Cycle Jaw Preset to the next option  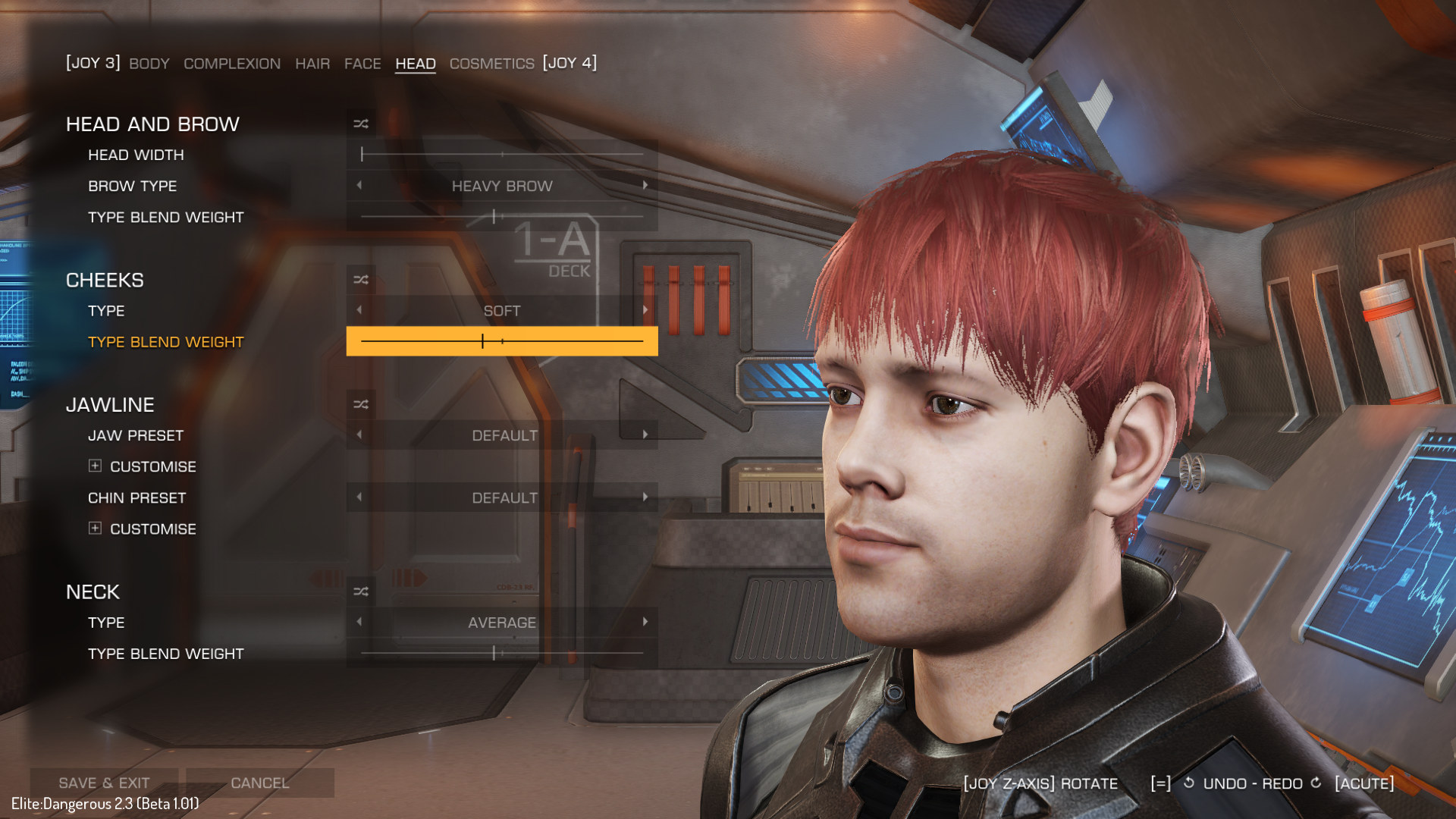tap(645, 435)
